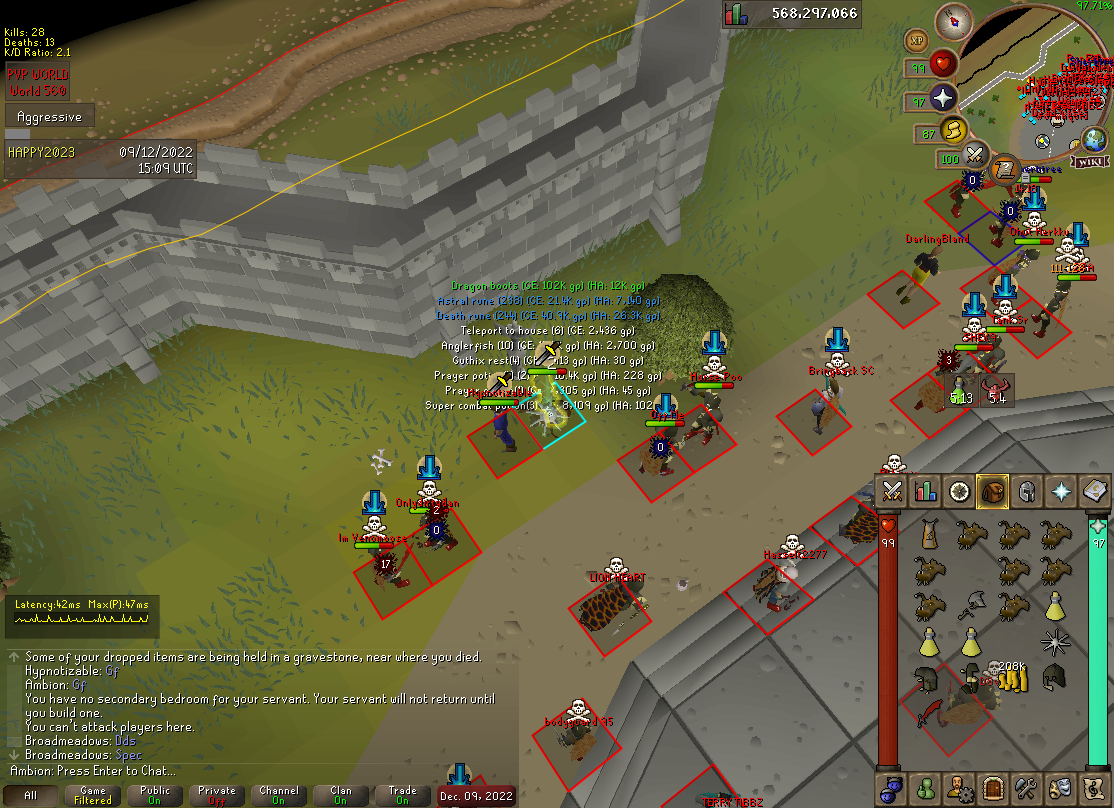Viewport: 1114px width, 808px height.
Task: Open the Music Player tab
Action: coord(1094,788)
